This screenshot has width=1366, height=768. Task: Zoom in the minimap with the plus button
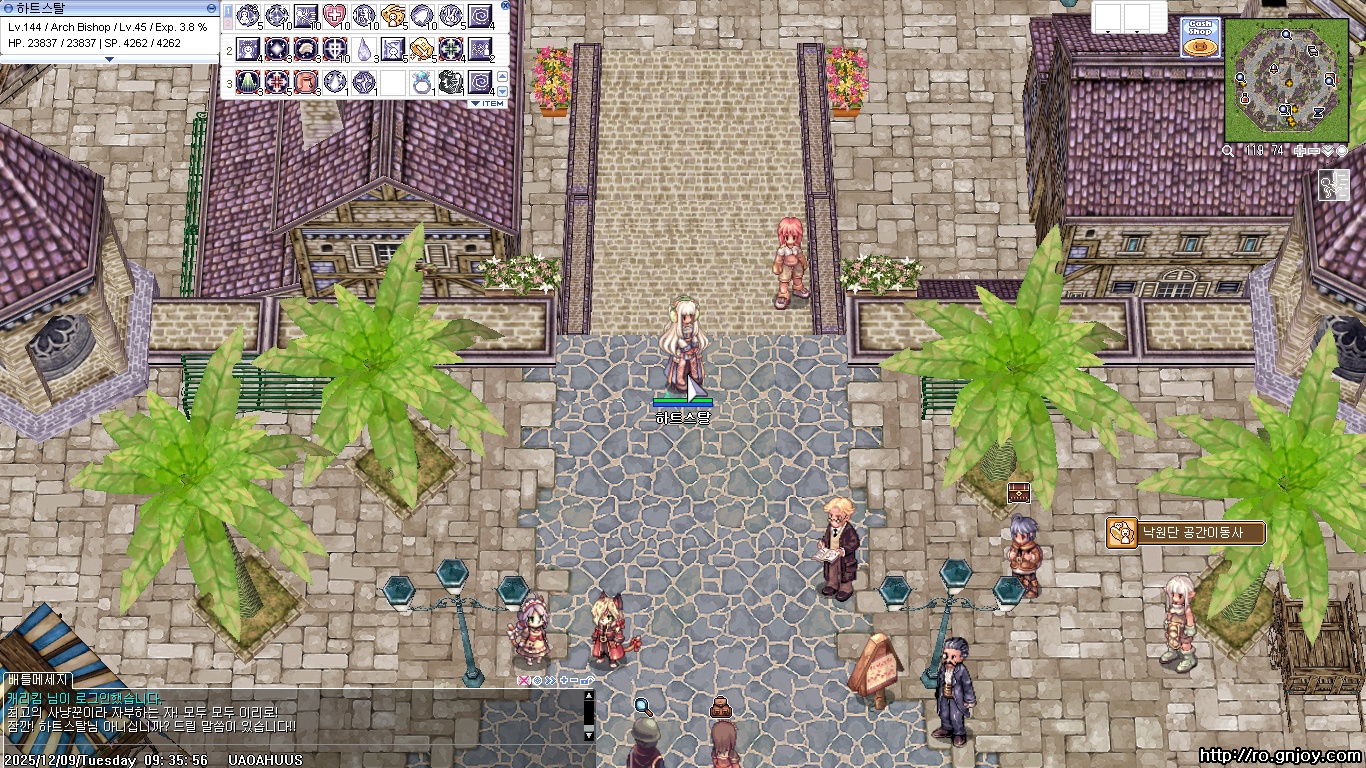point(1301,151)
